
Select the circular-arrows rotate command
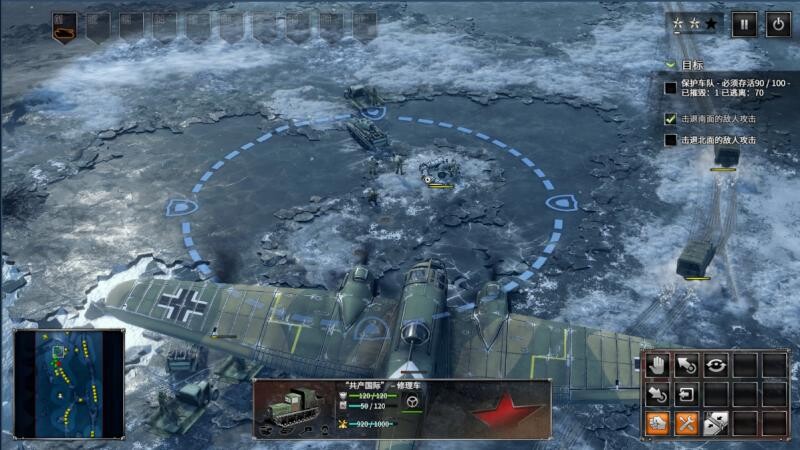pyautogui.click(x=715, y=366)
